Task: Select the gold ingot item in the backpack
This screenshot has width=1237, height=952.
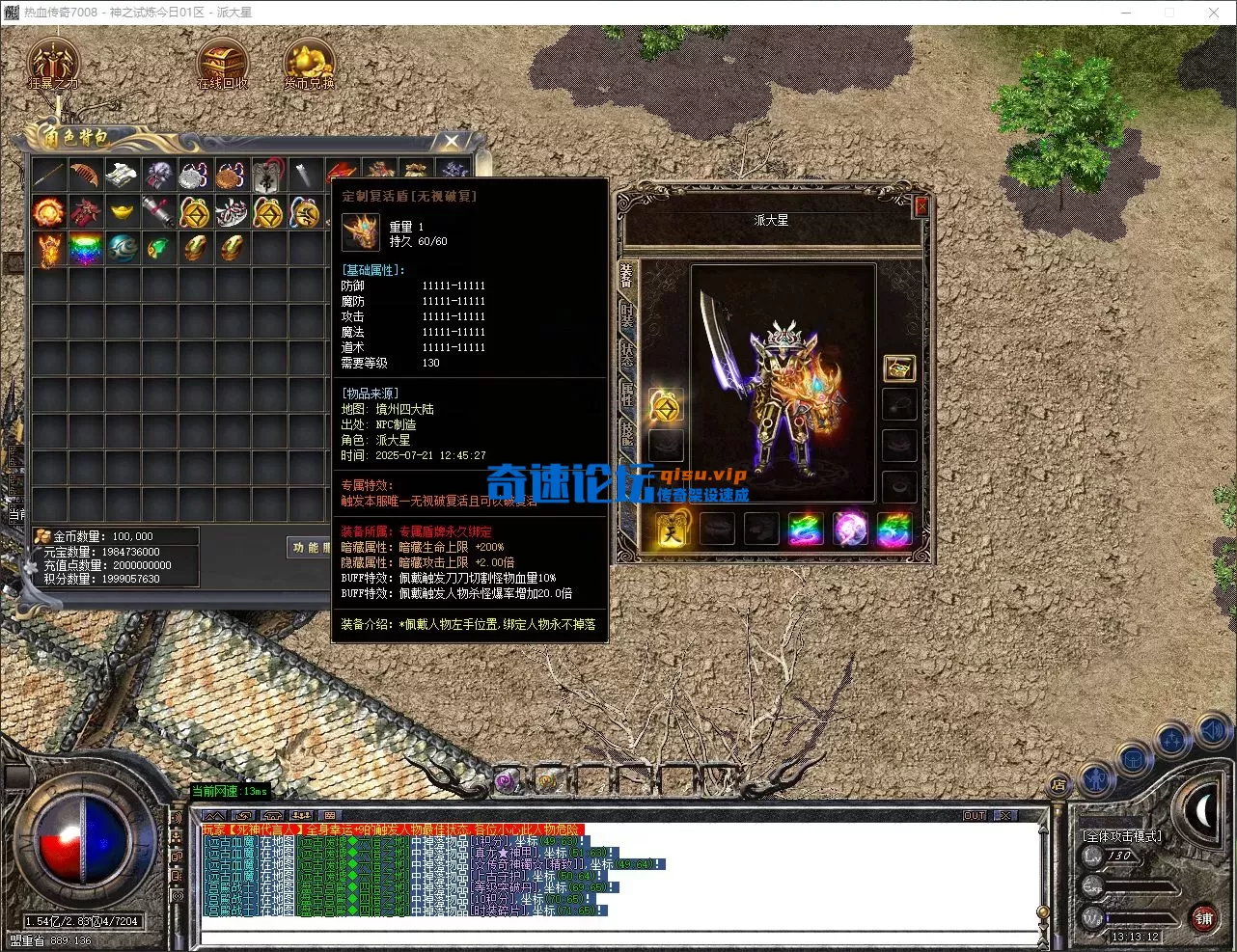Action: 122,211
